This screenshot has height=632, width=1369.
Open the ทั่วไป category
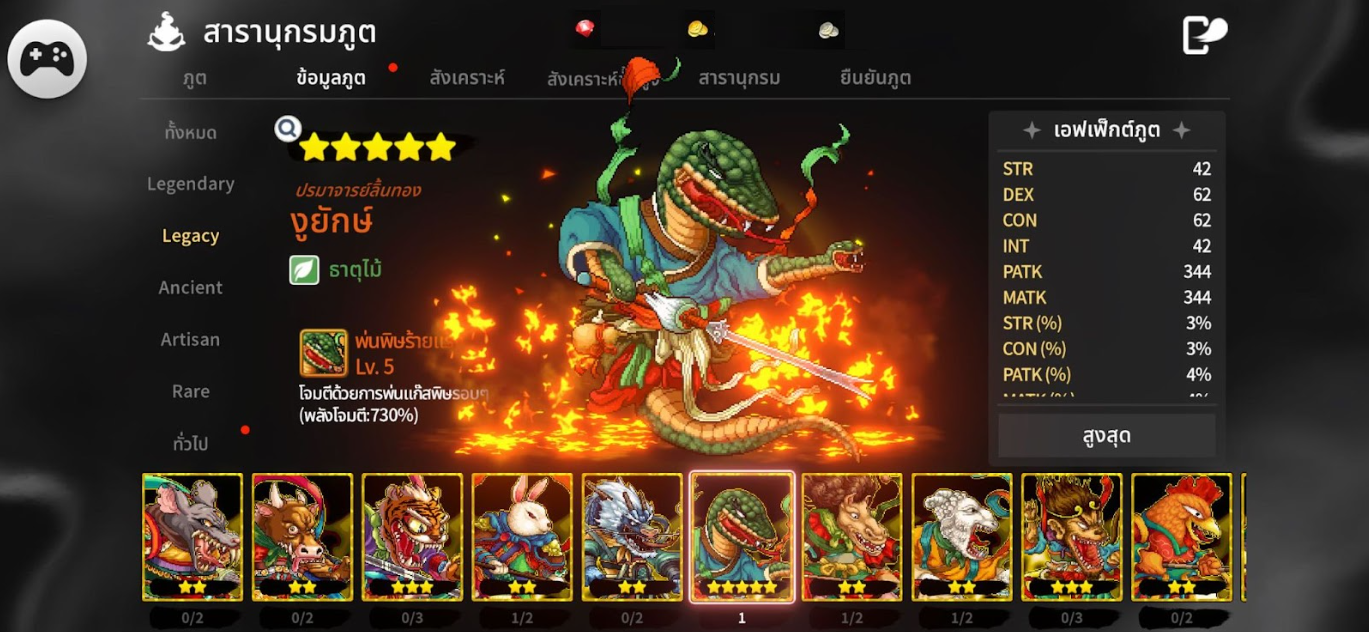click(190, 444)
